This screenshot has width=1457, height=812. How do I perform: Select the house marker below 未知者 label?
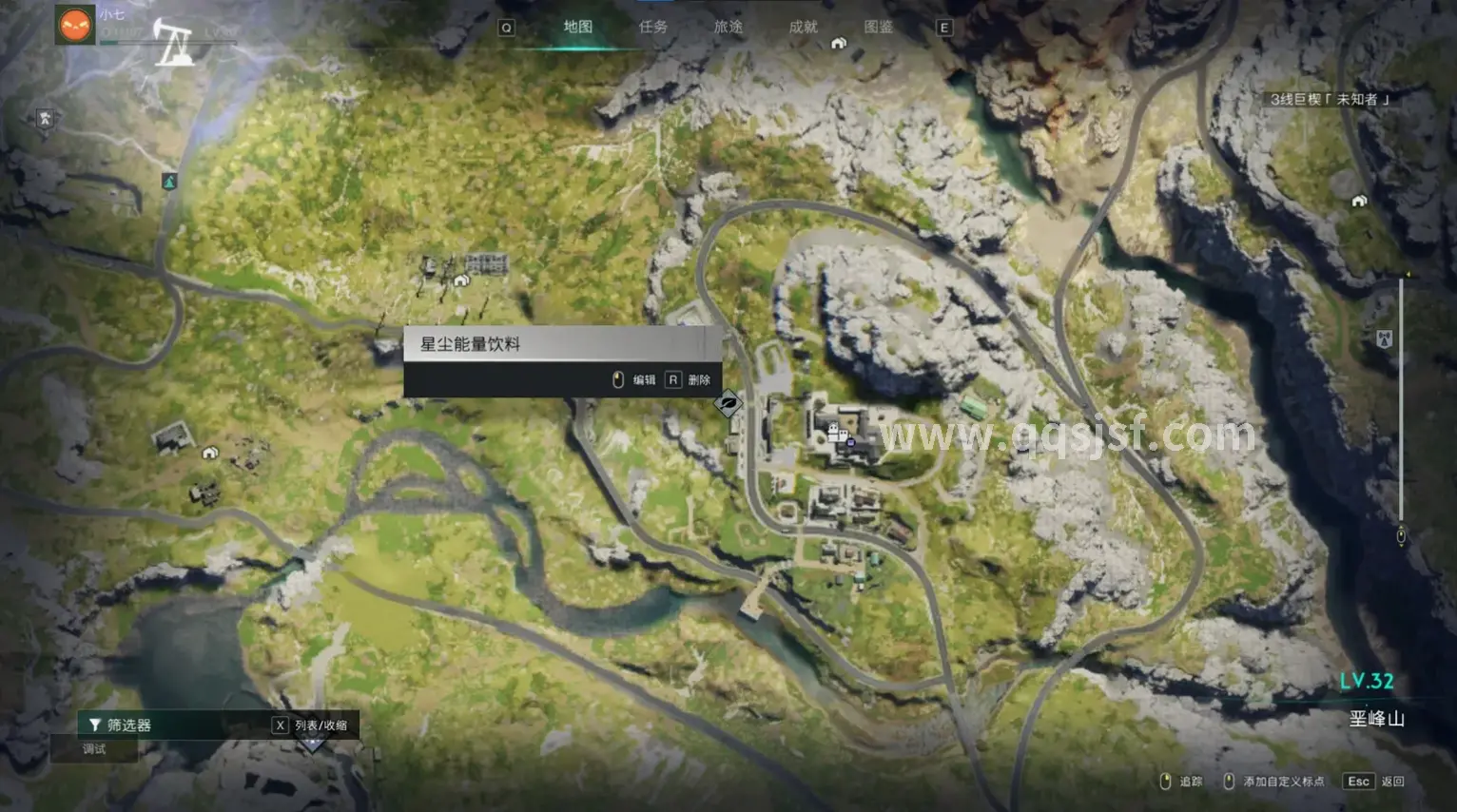tap(1358, 201)
